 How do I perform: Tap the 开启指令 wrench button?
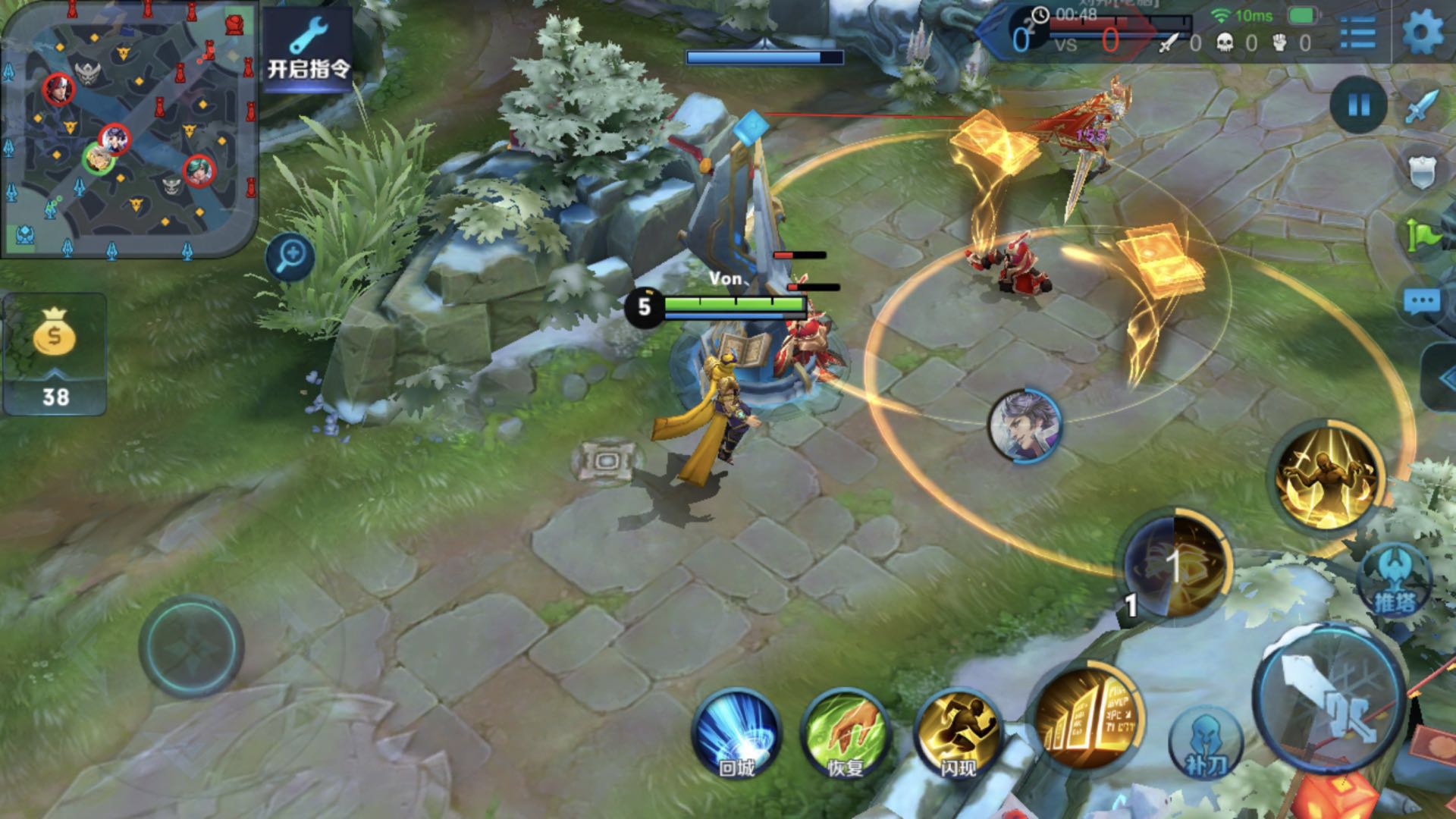(308, 49)
